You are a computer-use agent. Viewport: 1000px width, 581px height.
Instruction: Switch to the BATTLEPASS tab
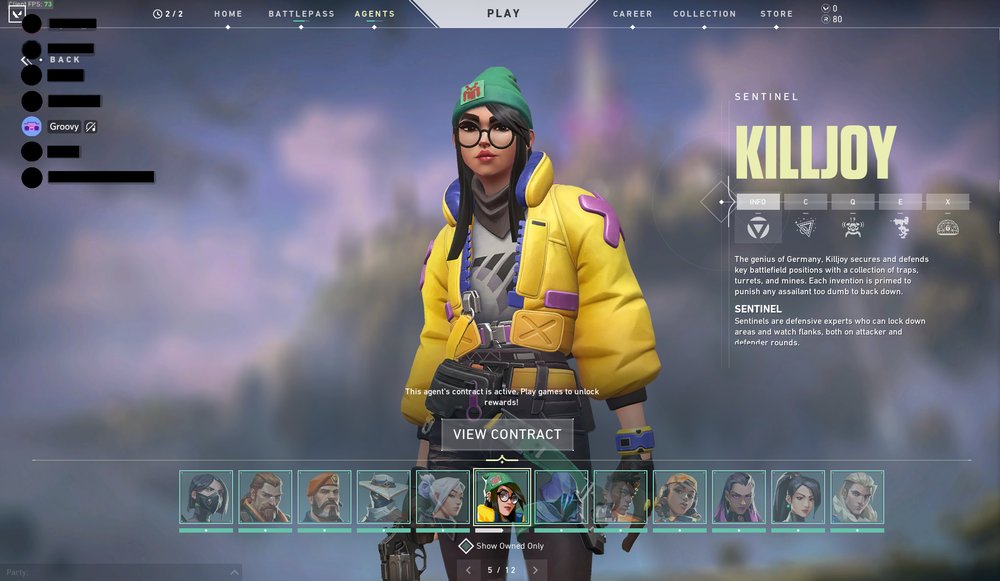[300, 14]
